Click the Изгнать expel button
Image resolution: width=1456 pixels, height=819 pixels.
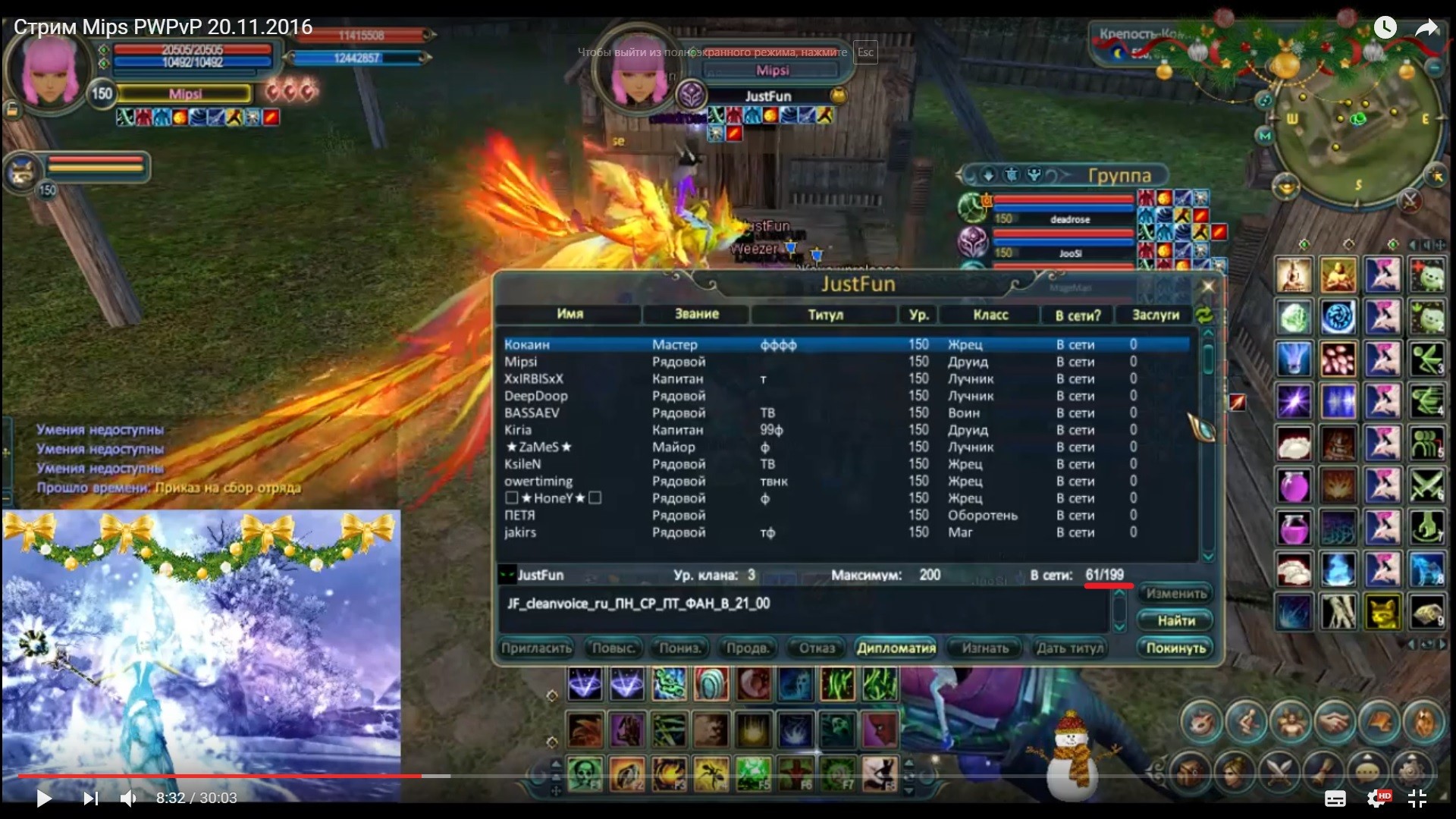(x=985, y=648)
